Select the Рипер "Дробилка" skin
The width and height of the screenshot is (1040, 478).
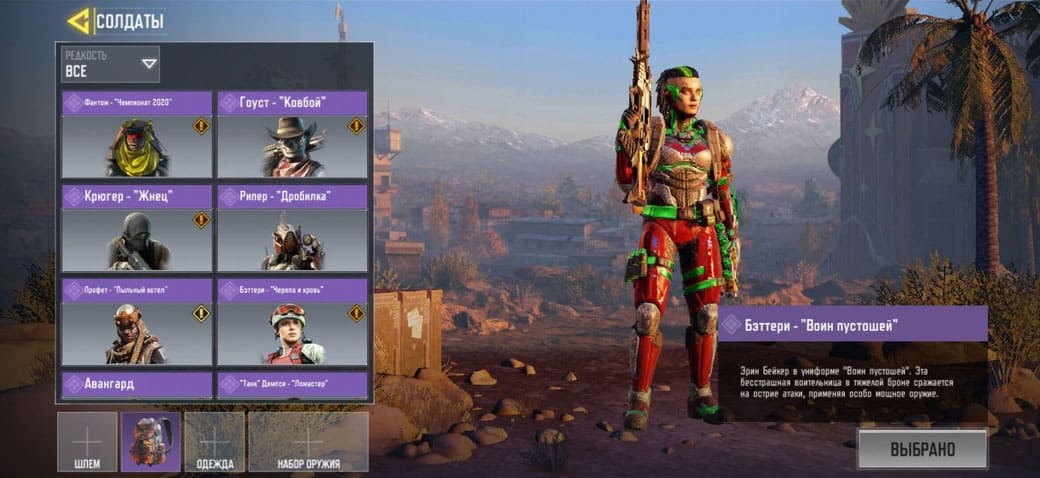(x=292, y=229)
